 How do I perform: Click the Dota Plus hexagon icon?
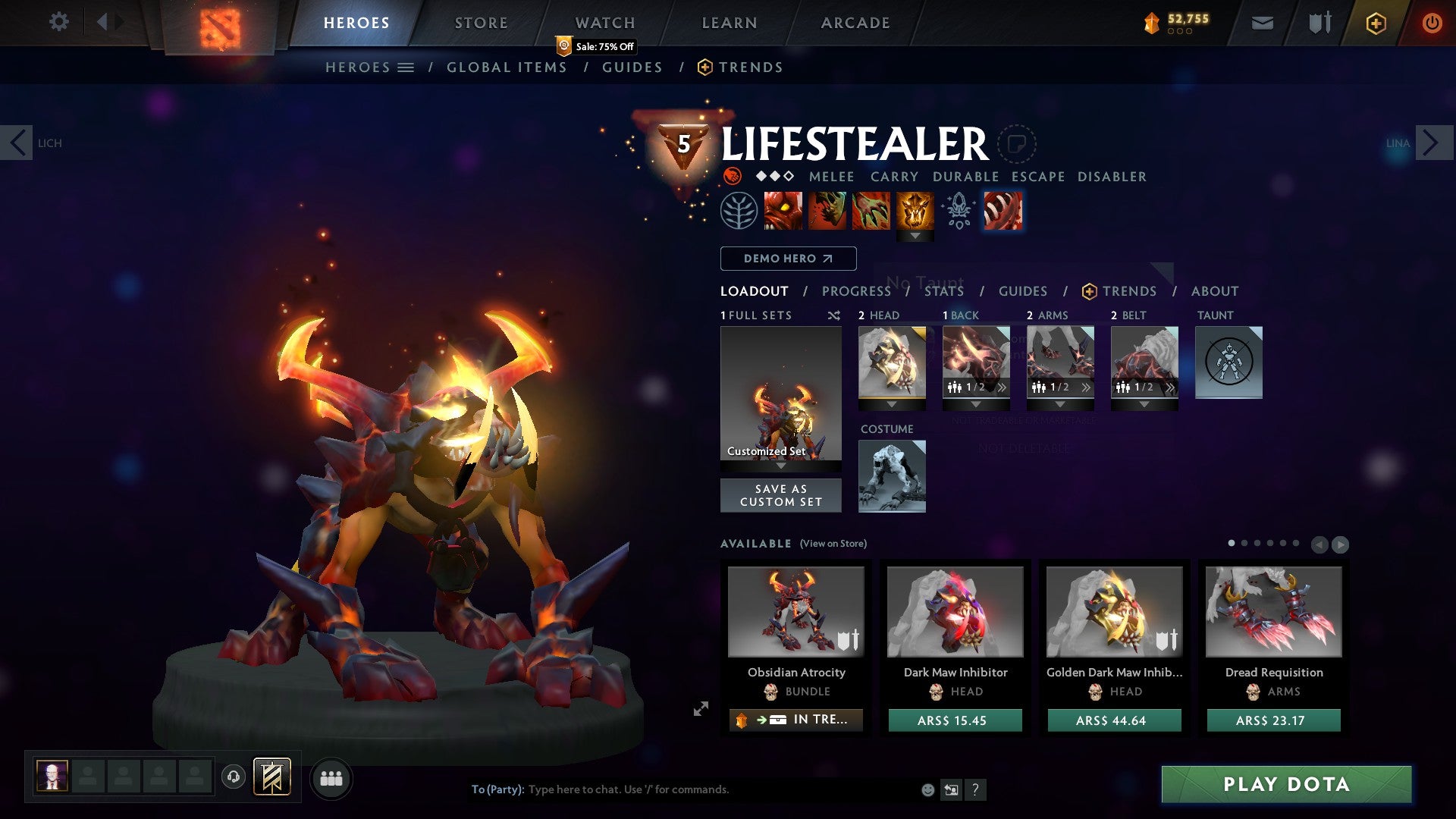click(x=1376, y=23)
